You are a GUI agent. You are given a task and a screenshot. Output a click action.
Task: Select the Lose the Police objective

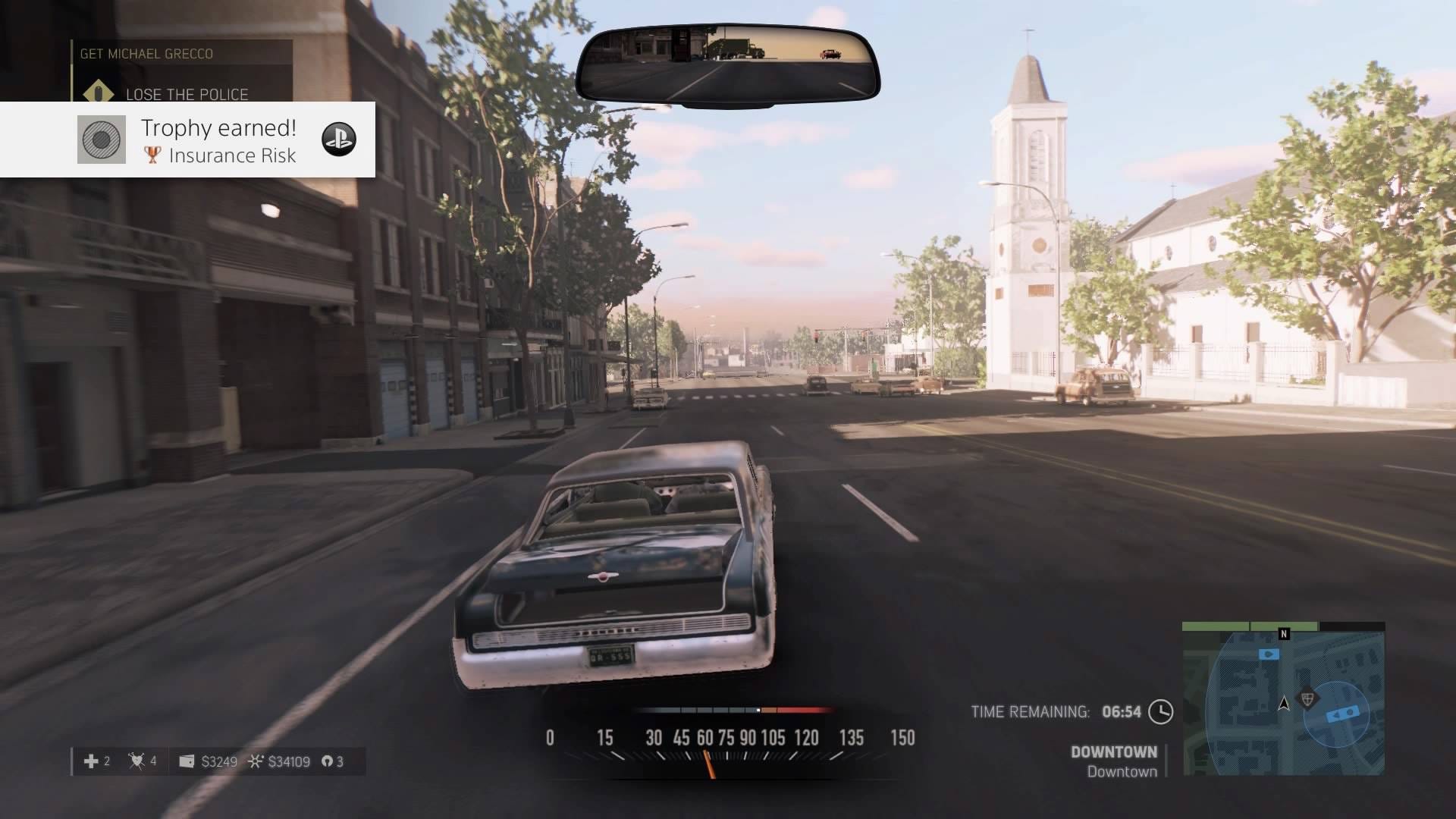click(187, 94)
